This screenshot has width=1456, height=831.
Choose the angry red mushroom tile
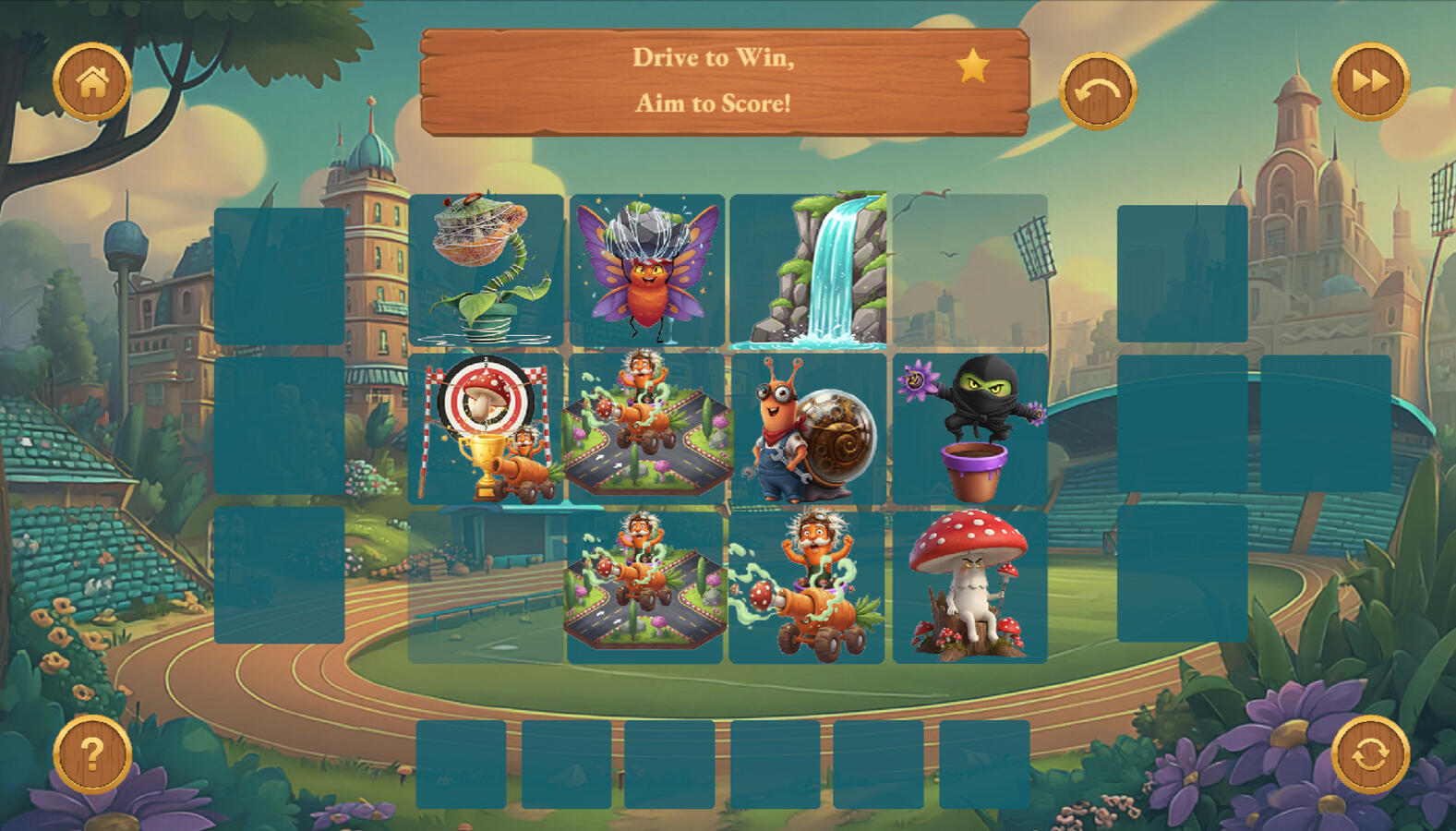click(x=970, y=586)
